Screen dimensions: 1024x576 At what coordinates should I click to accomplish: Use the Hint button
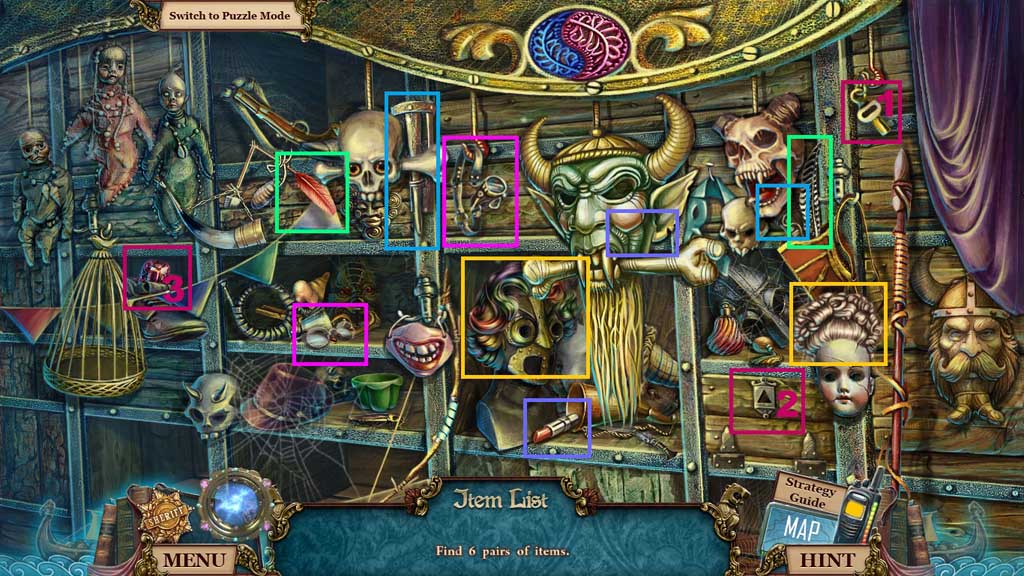point(828,559)
